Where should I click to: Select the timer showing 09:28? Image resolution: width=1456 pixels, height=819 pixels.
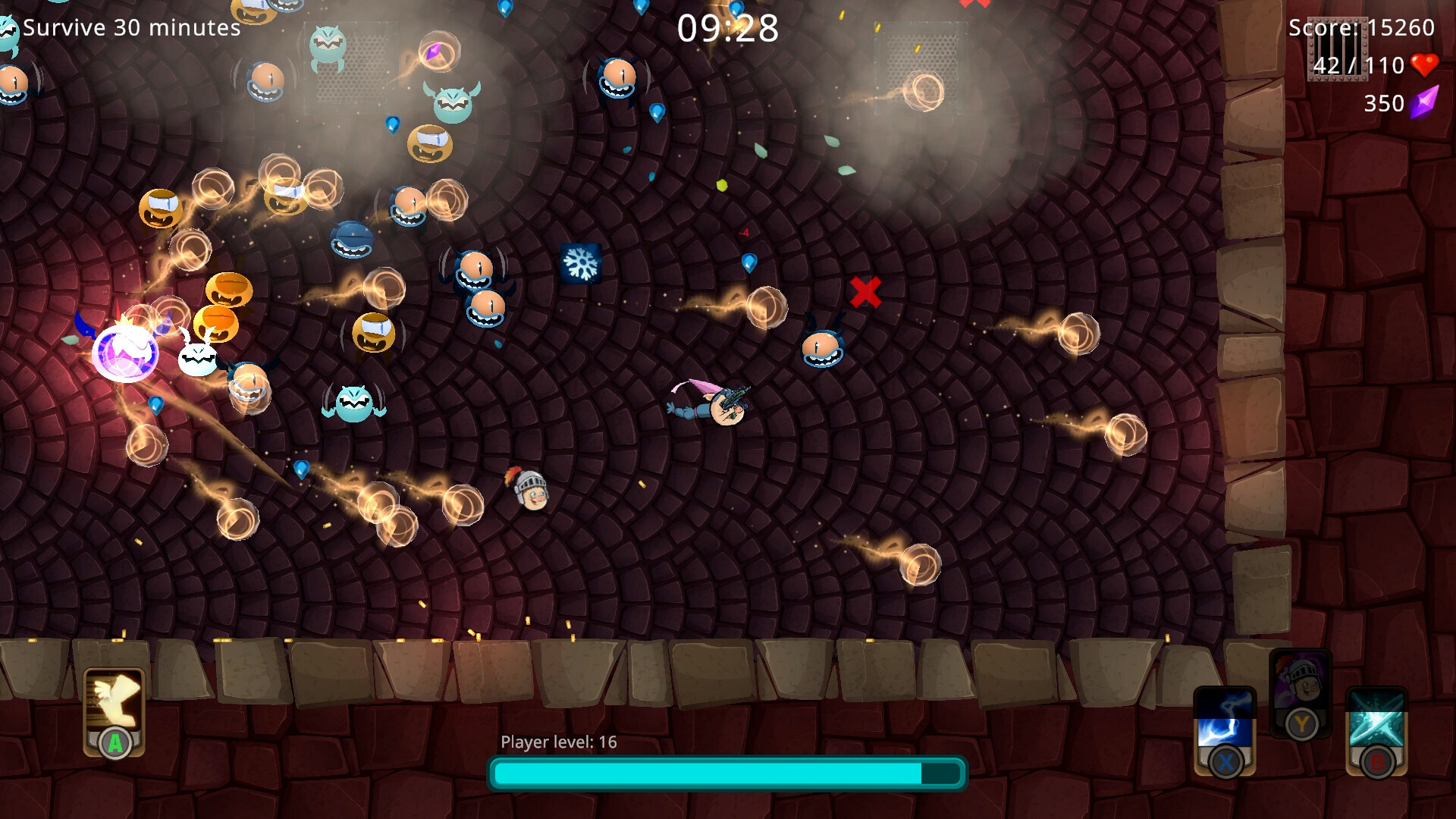[x=730, y=29]
